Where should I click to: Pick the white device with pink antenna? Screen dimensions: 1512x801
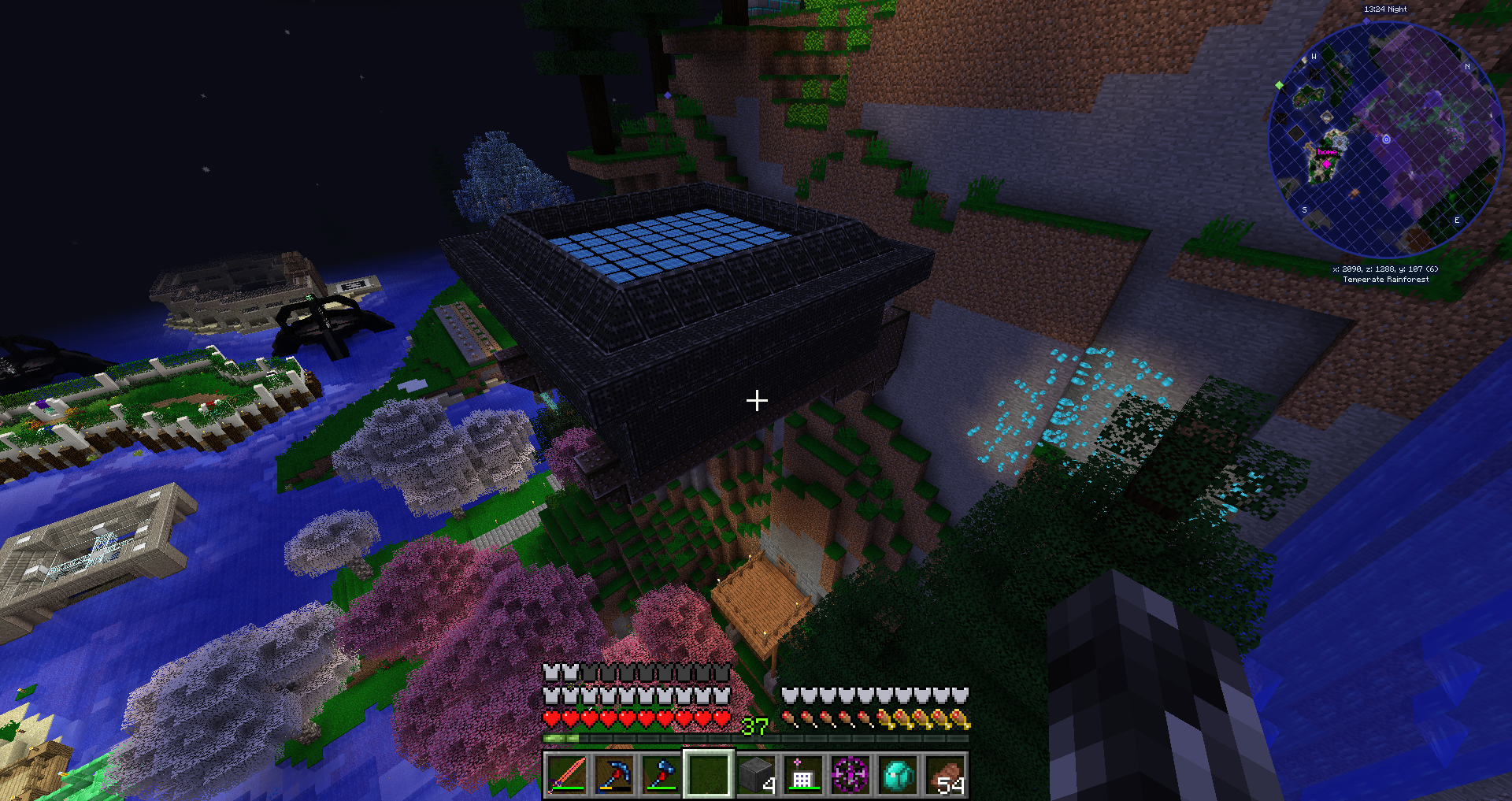click(x=803, y=774)
